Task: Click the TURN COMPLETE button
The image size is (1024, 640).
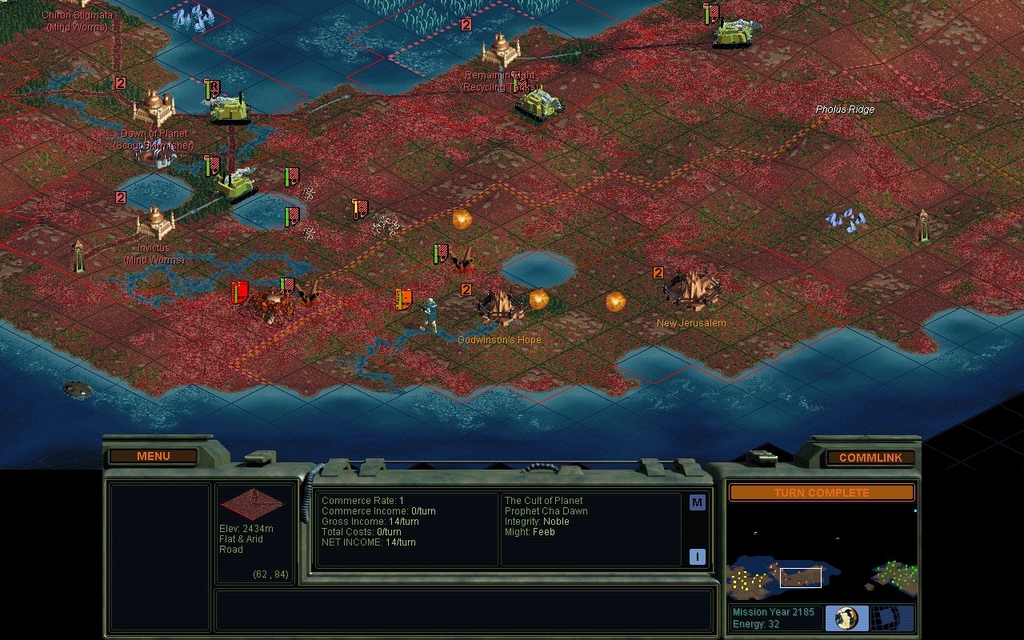Action: click(x=821, y=493)
